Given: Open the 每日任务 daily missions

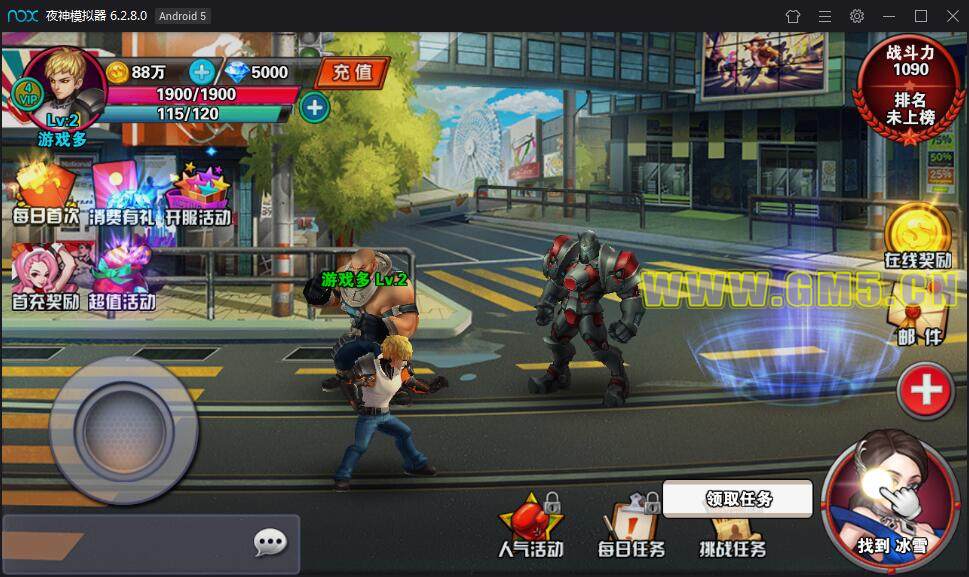Looking at the screenshot, I should (631, 529).
